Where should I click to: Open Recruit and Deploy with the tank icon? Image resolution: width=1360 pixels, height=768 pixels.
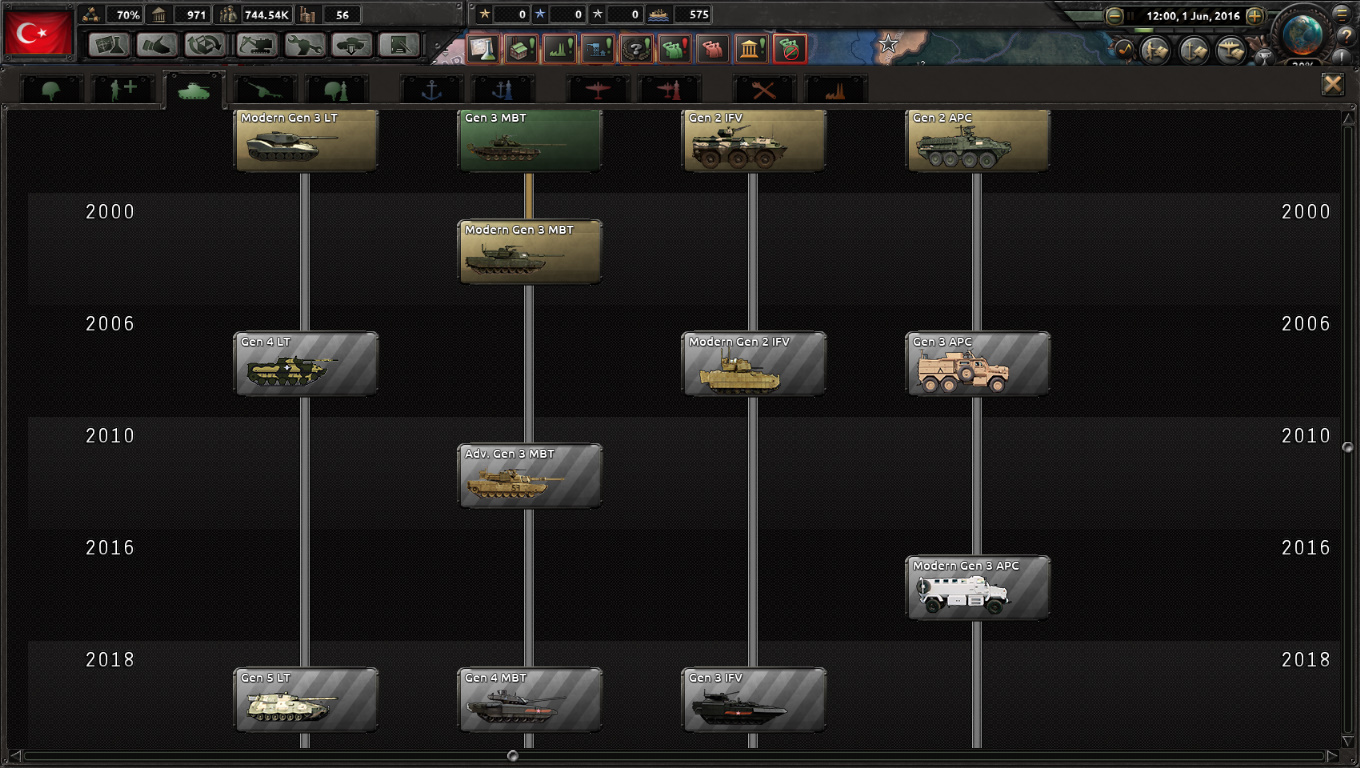coord(351,45)
